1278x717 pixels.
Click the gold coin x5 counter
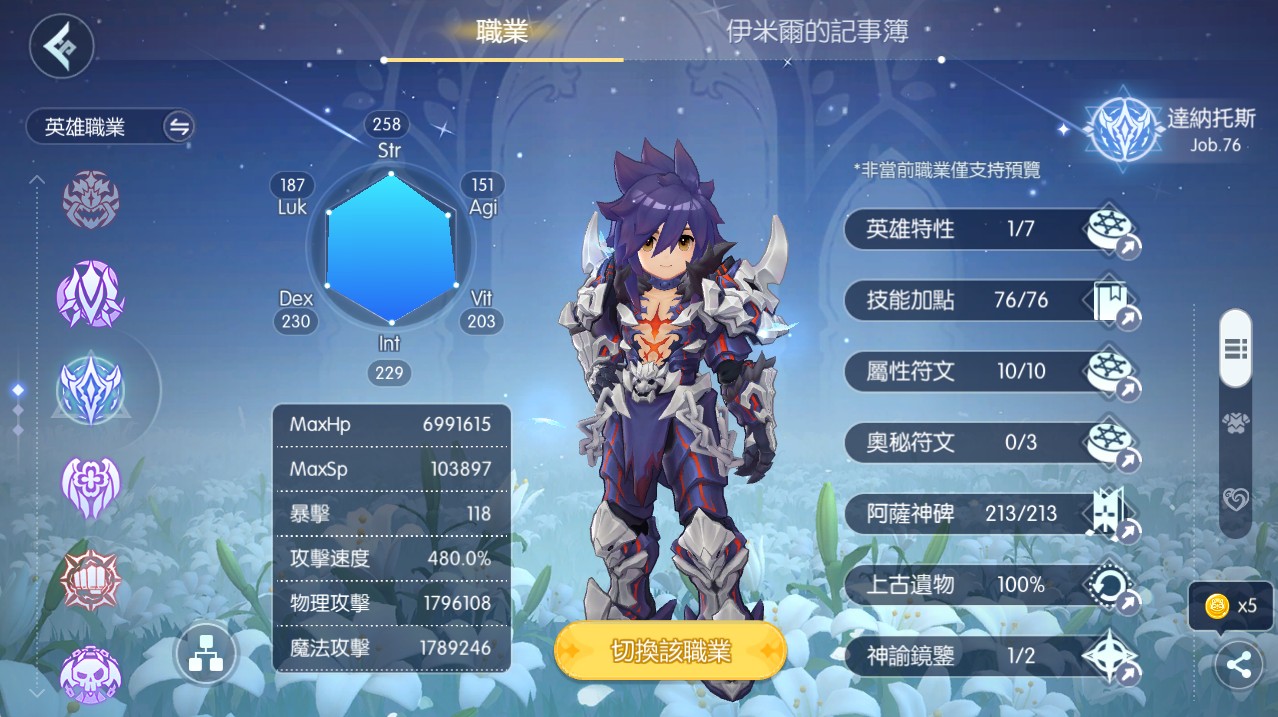[1230, 605]
